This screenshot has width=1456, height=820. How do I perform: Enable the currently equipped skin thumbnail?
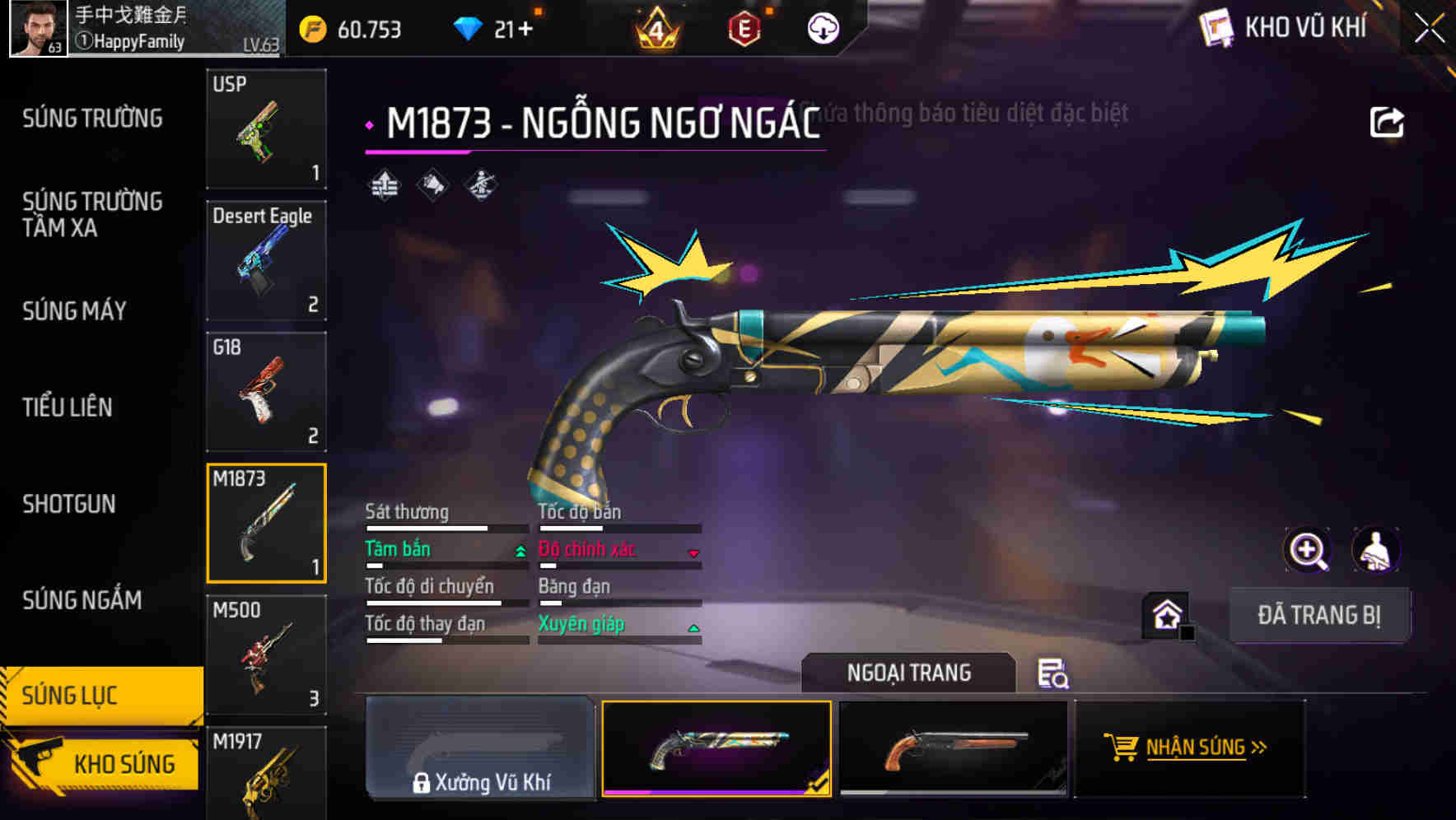tap(717, 749)
